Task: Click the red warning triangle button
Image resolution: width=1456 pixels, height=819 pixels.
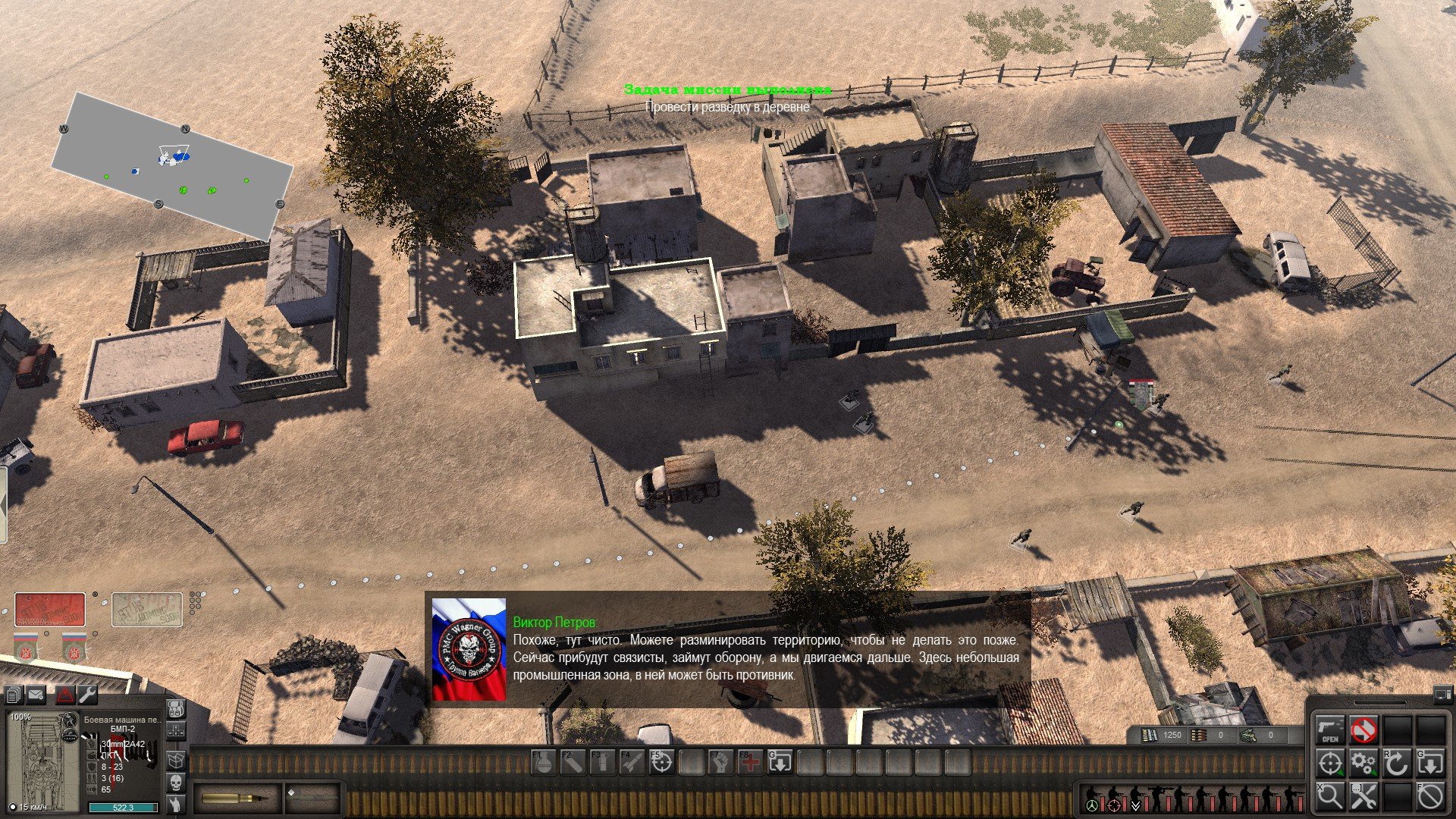Action: 65,694
